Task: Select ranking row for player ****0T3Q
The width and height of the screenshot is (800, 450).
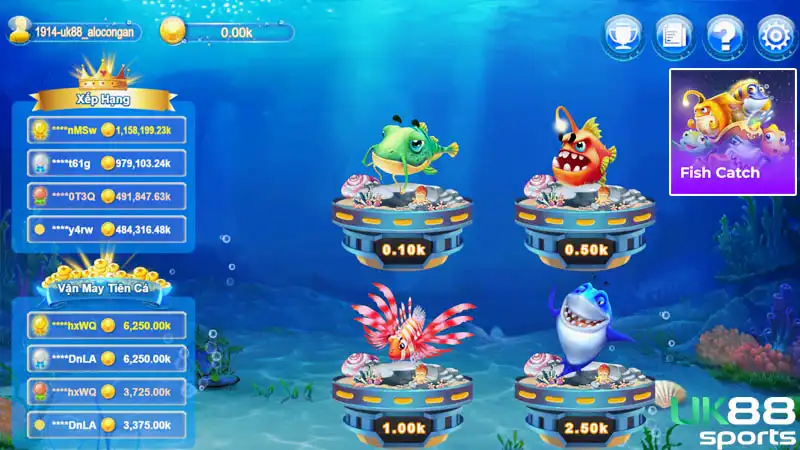Action: coord(108,196)
